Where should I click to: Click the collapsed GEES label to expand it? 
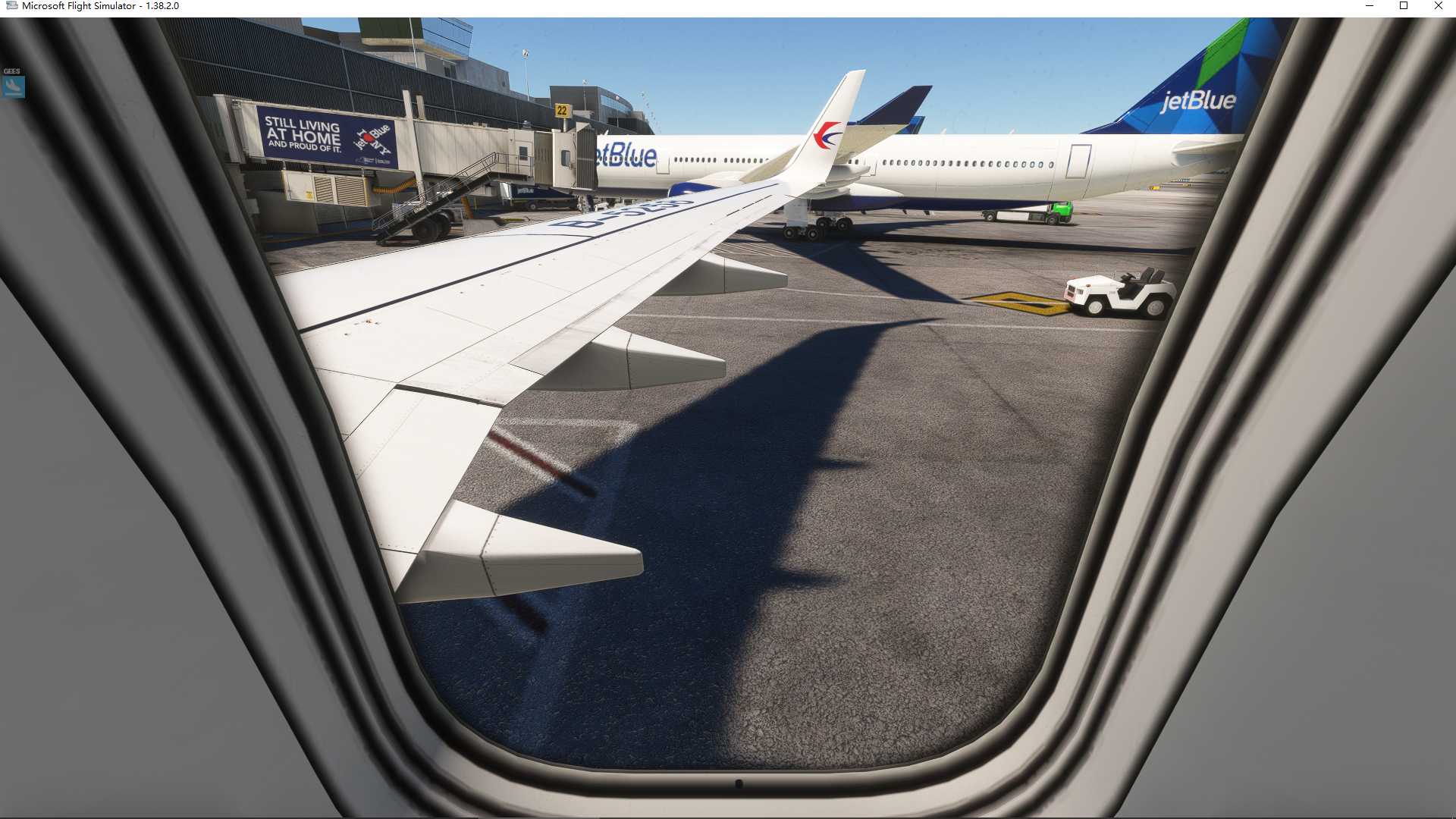11,71
